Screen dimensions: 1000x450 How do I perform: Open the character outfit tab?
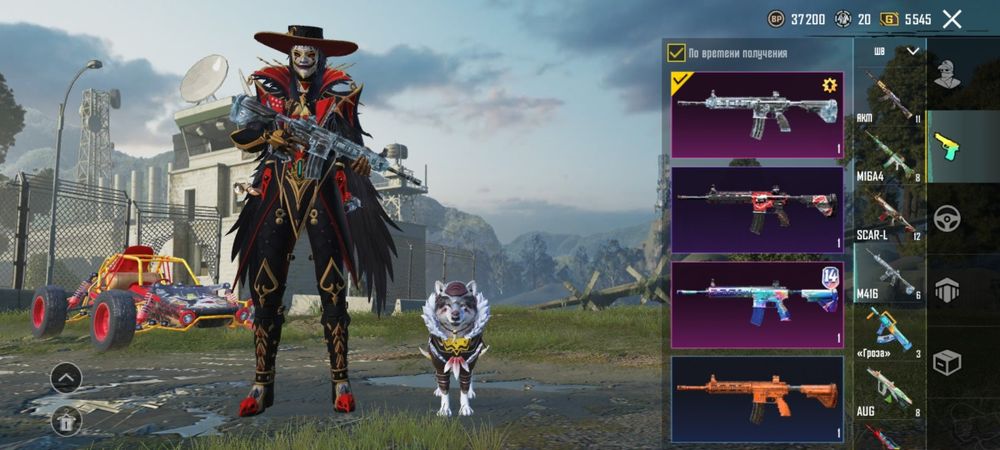point(946,73)
